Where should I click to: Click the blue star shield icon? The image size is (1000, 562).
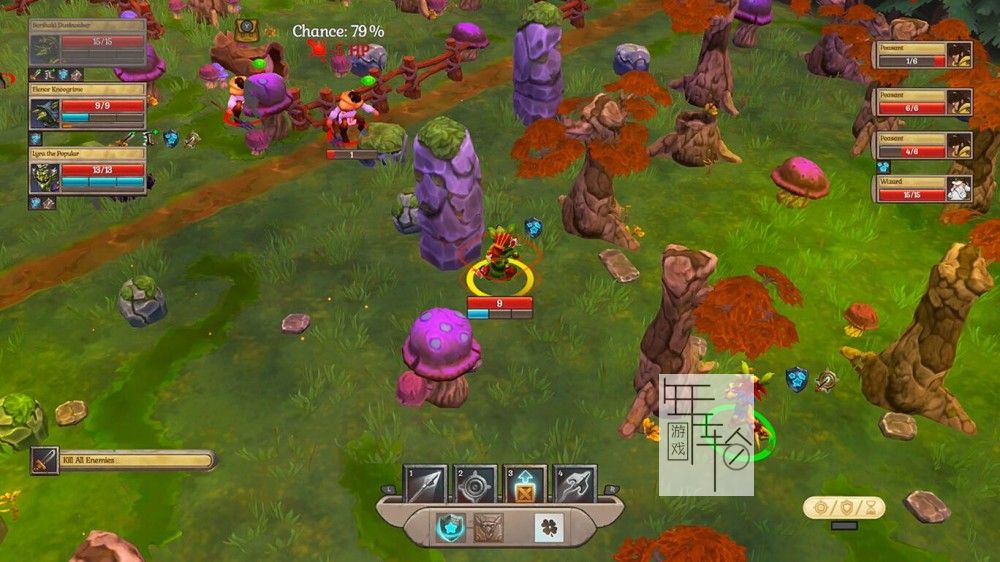450,526
